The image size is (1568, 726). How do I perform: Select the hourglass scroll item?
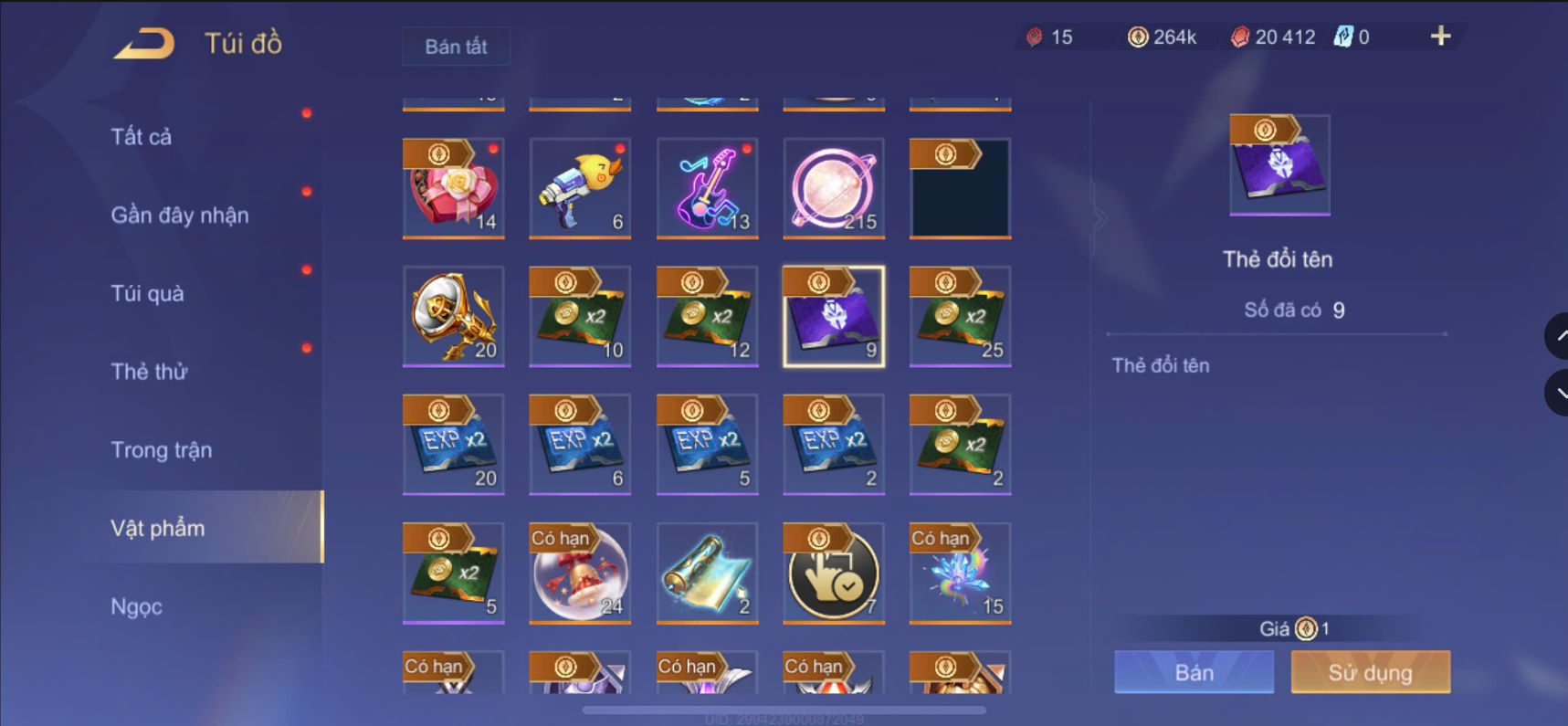[x=707, y=573]
